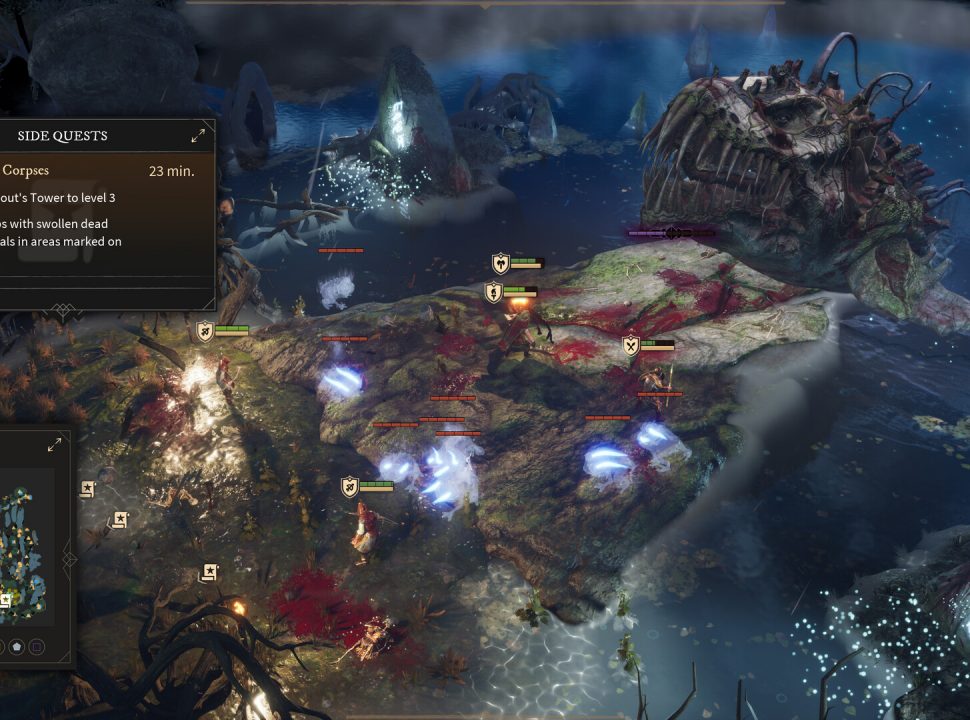Expand the Side Quests panel

coord(198,135)
